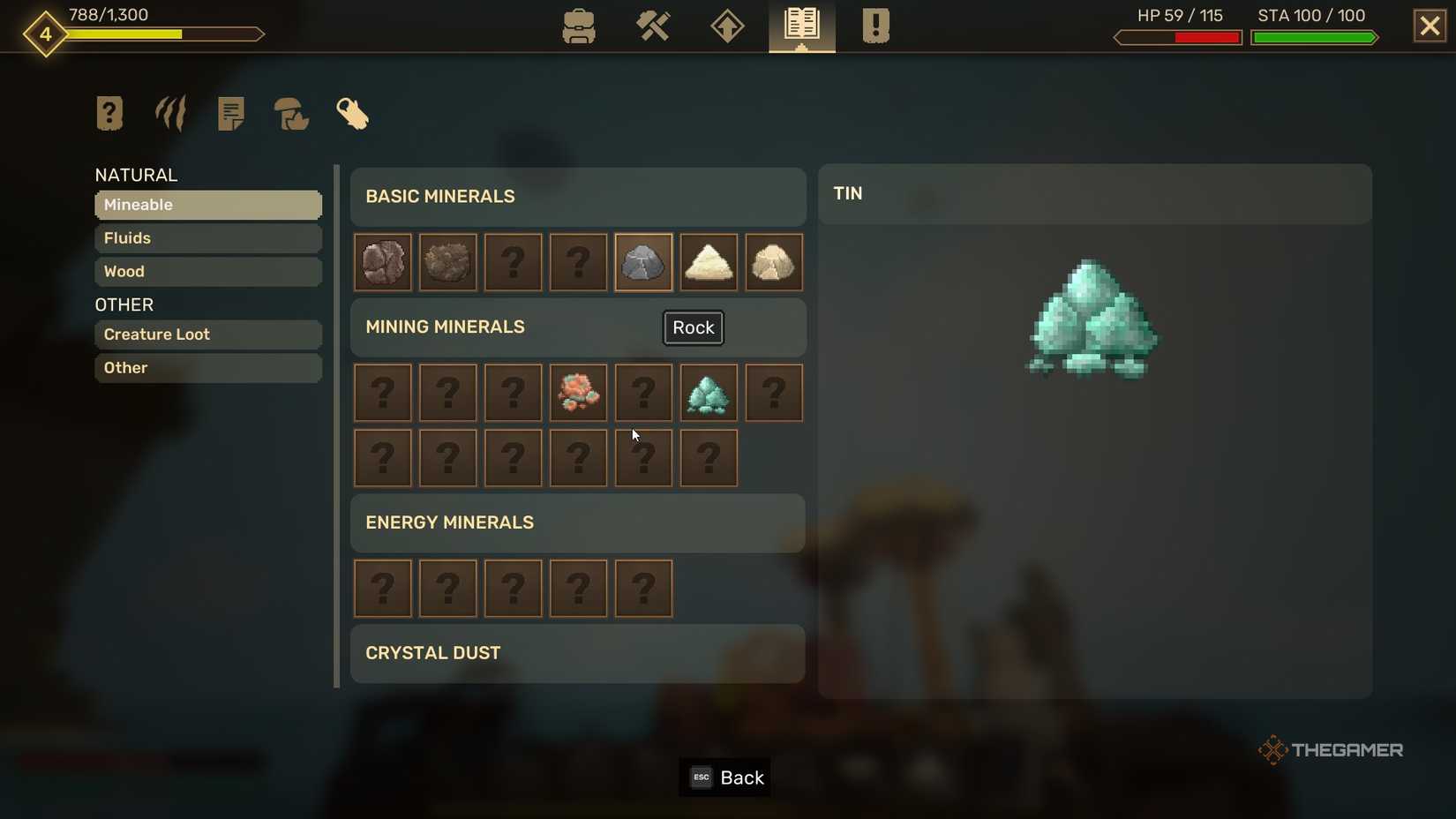Select the question-mark page category icon
The image size is (1456, 819).
point(109,113)
